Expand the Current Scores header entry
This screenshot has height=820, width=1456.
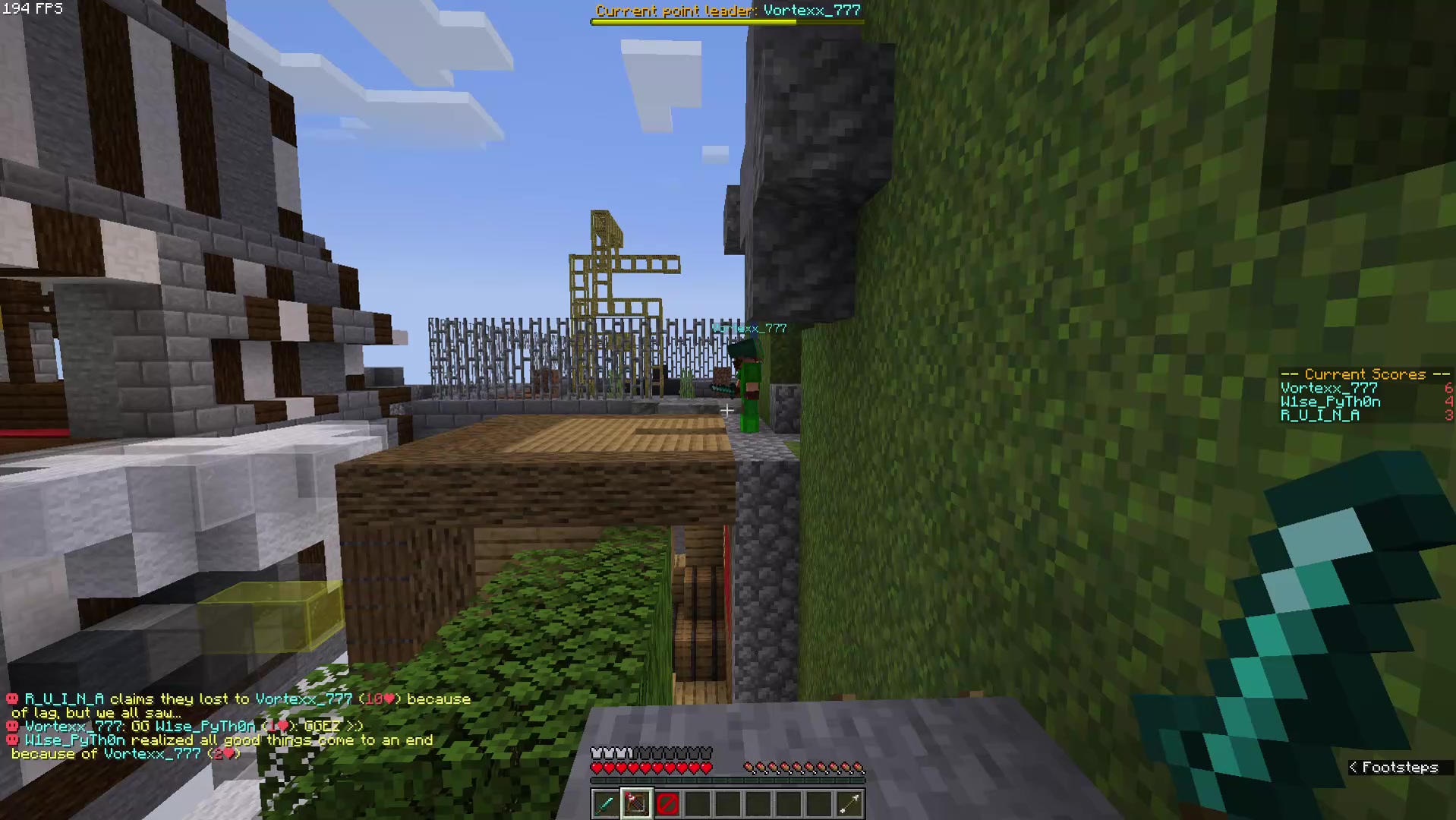click(1363, 374)
